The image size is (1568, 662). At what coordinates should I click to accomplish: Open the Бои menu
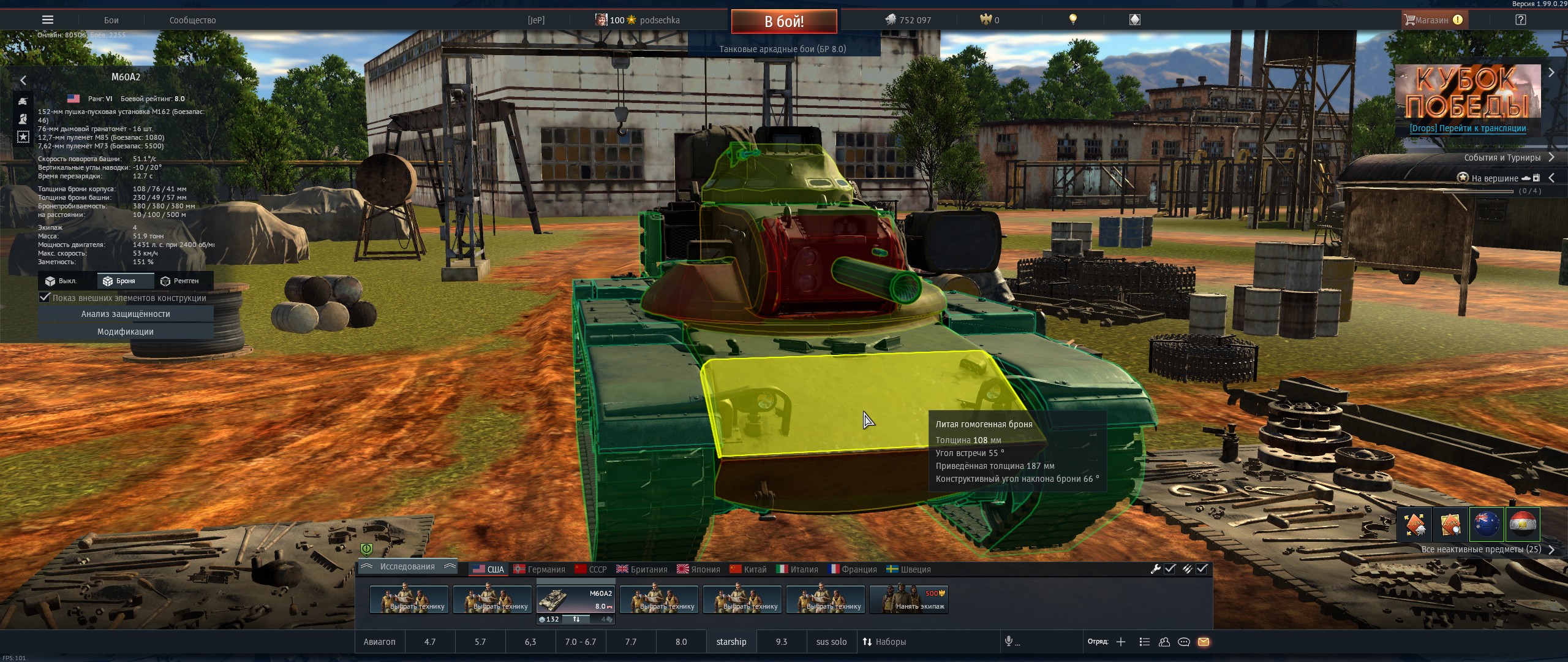pos(111,20)
